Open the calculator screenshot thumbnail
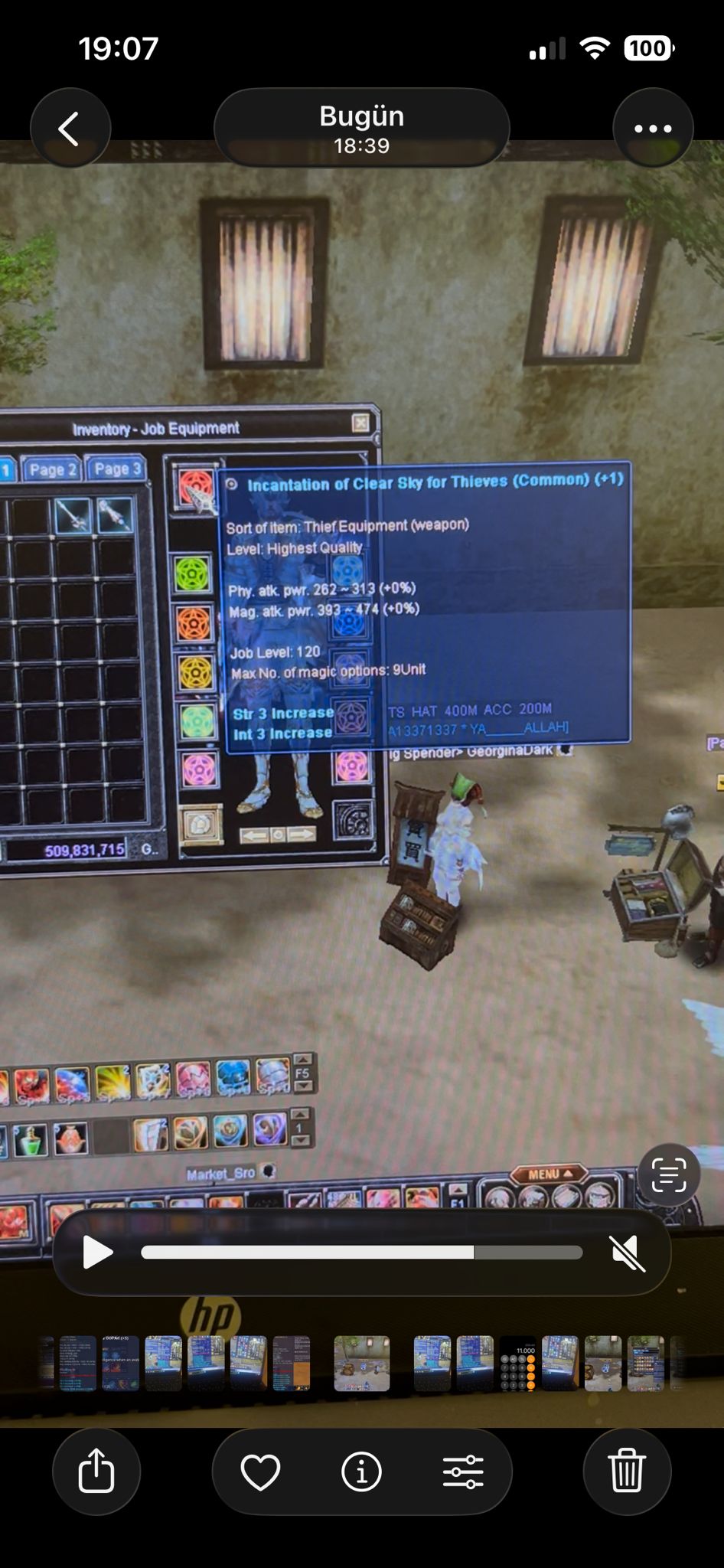 click(x=517, y=1364)
